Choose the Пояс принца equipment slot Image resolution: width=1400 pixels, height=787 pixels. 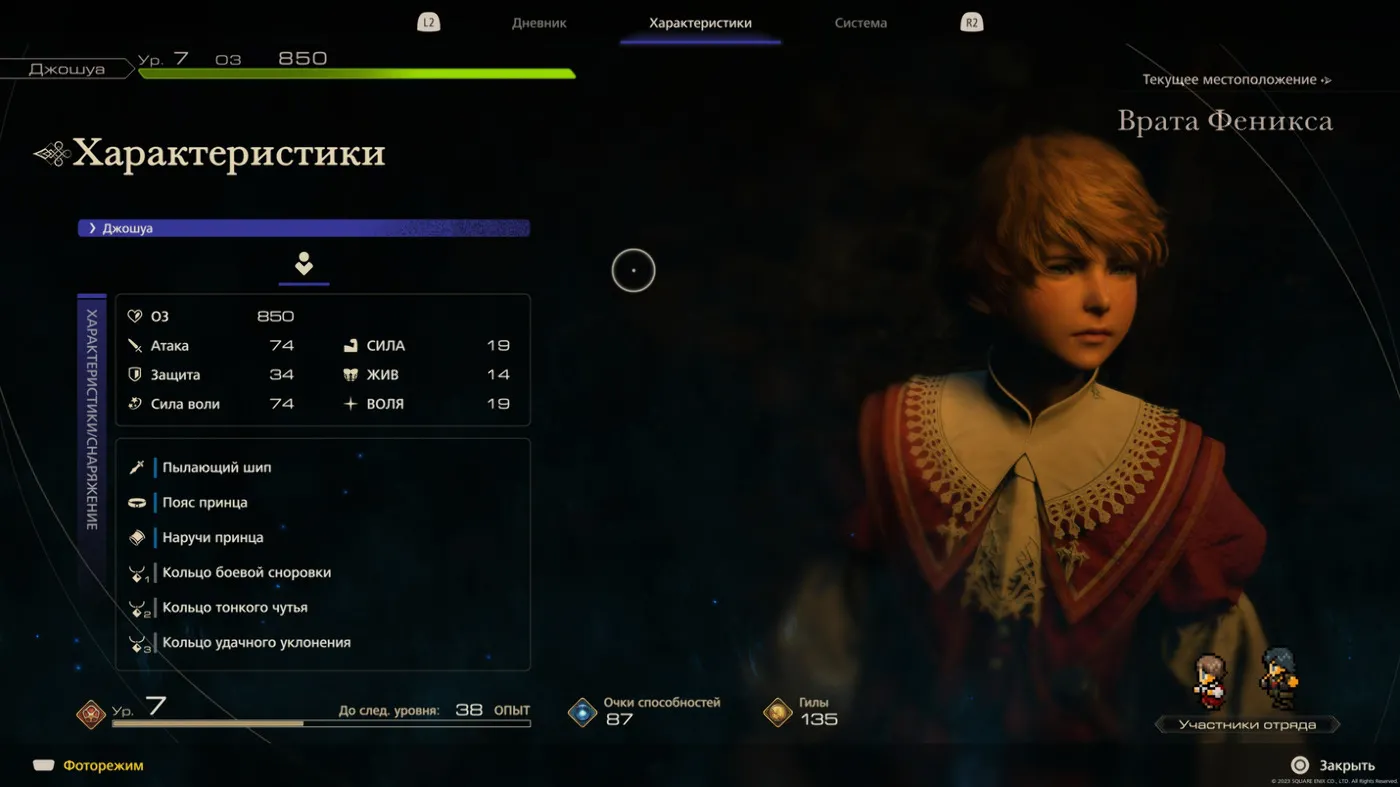pos(205,502)
